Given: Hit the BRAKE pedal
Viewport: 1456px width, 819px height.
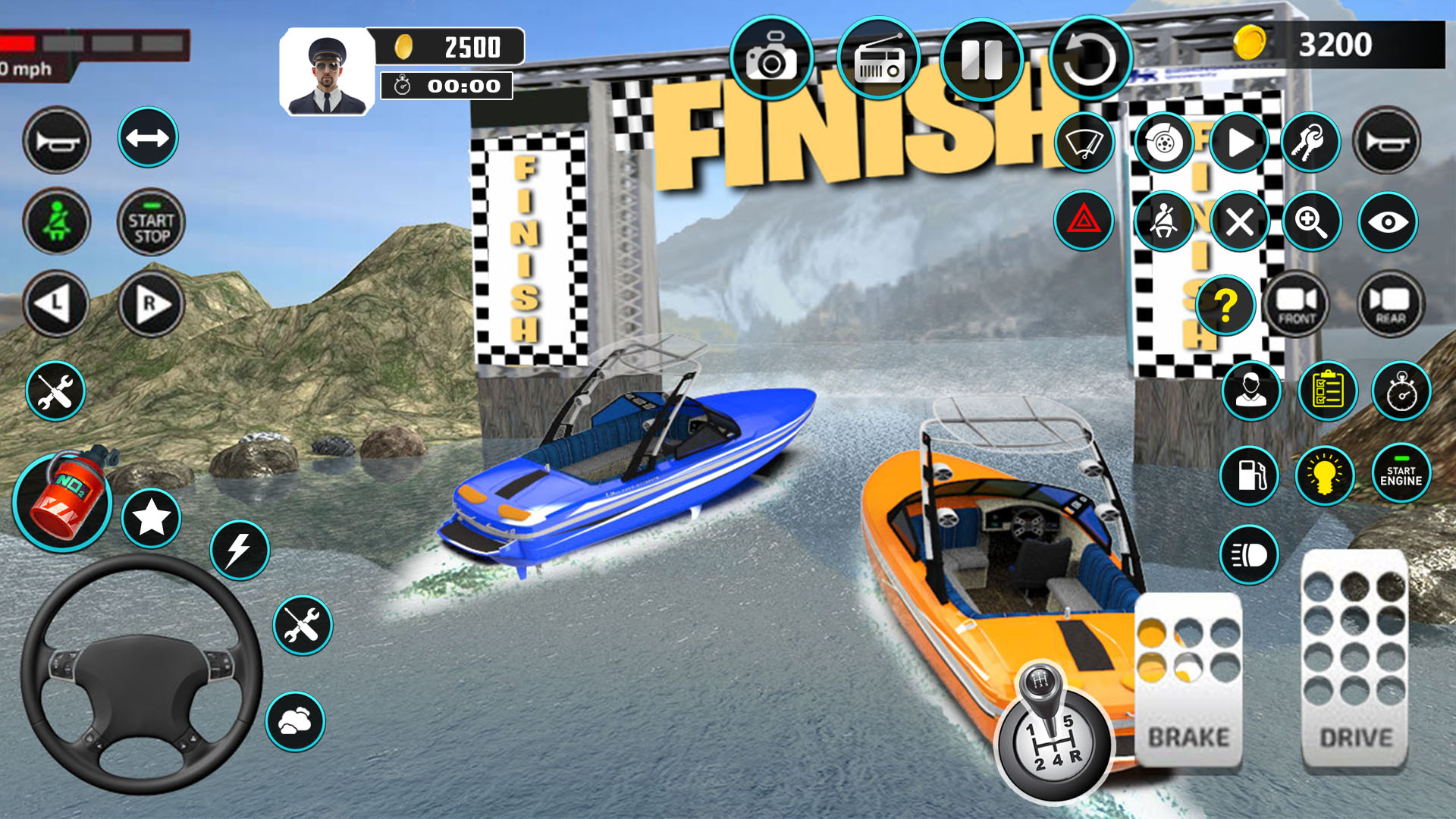Looking at the screenshot, I should pos(1188,679).
